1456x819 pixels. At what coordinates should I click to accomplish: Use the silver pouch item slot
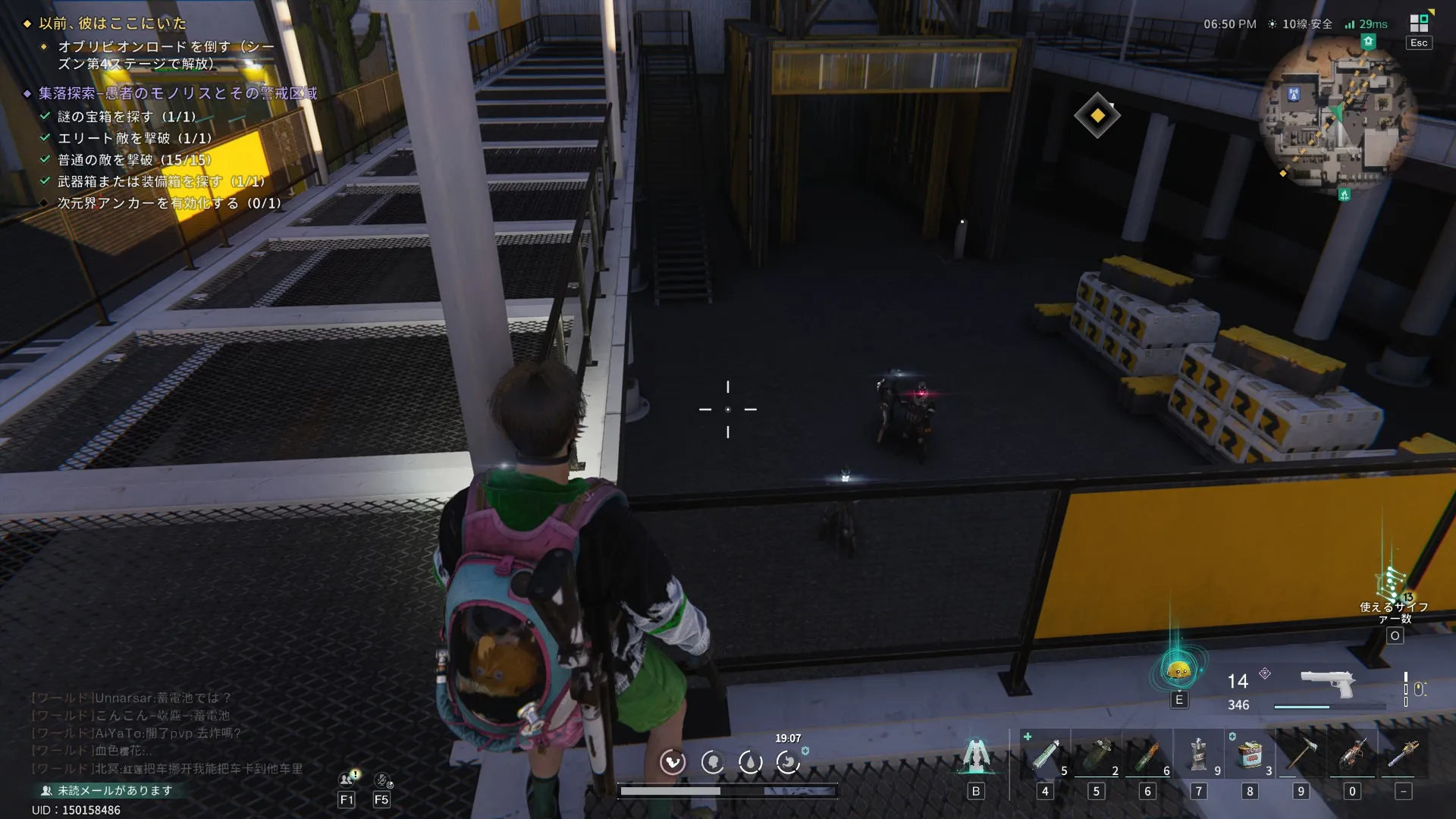[x=1198, y=755]
